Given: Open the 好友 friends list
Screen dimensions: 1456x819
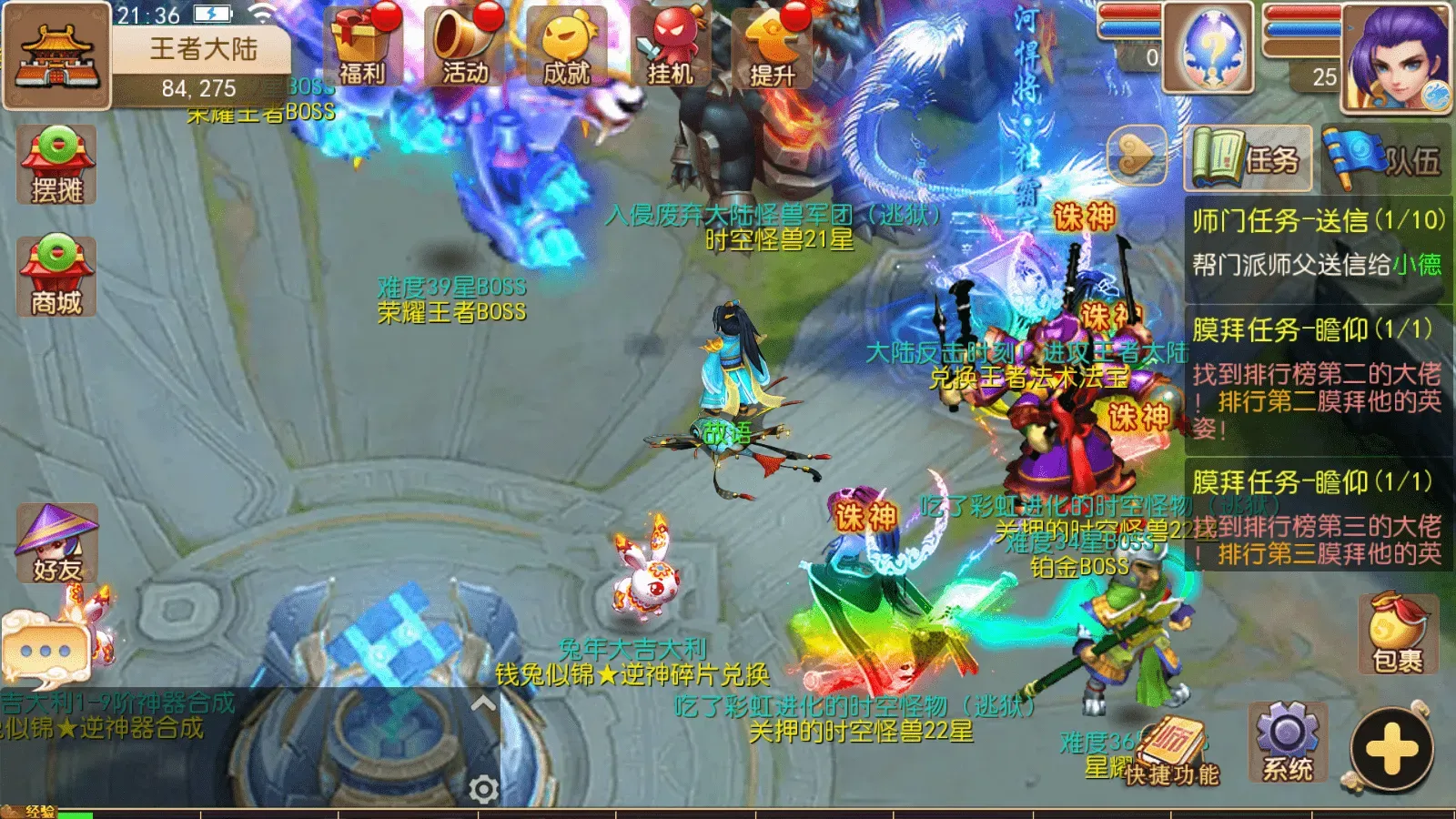Looking at the screenshot, I should coord(56,543).
